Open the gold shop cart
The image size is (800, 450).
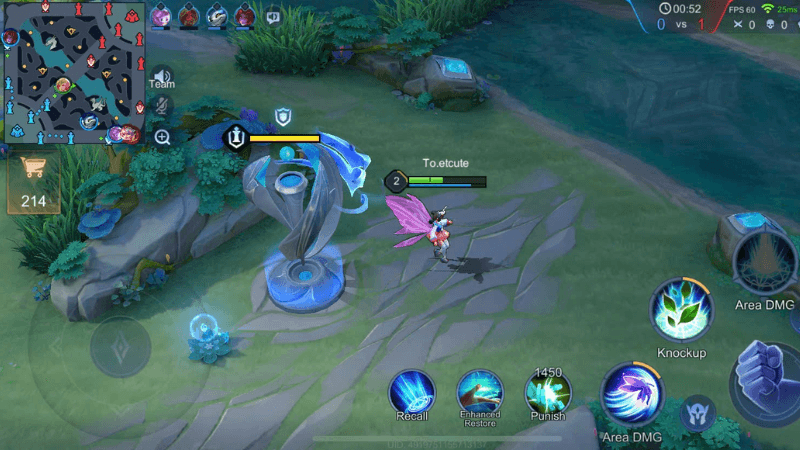coord(33,170)
